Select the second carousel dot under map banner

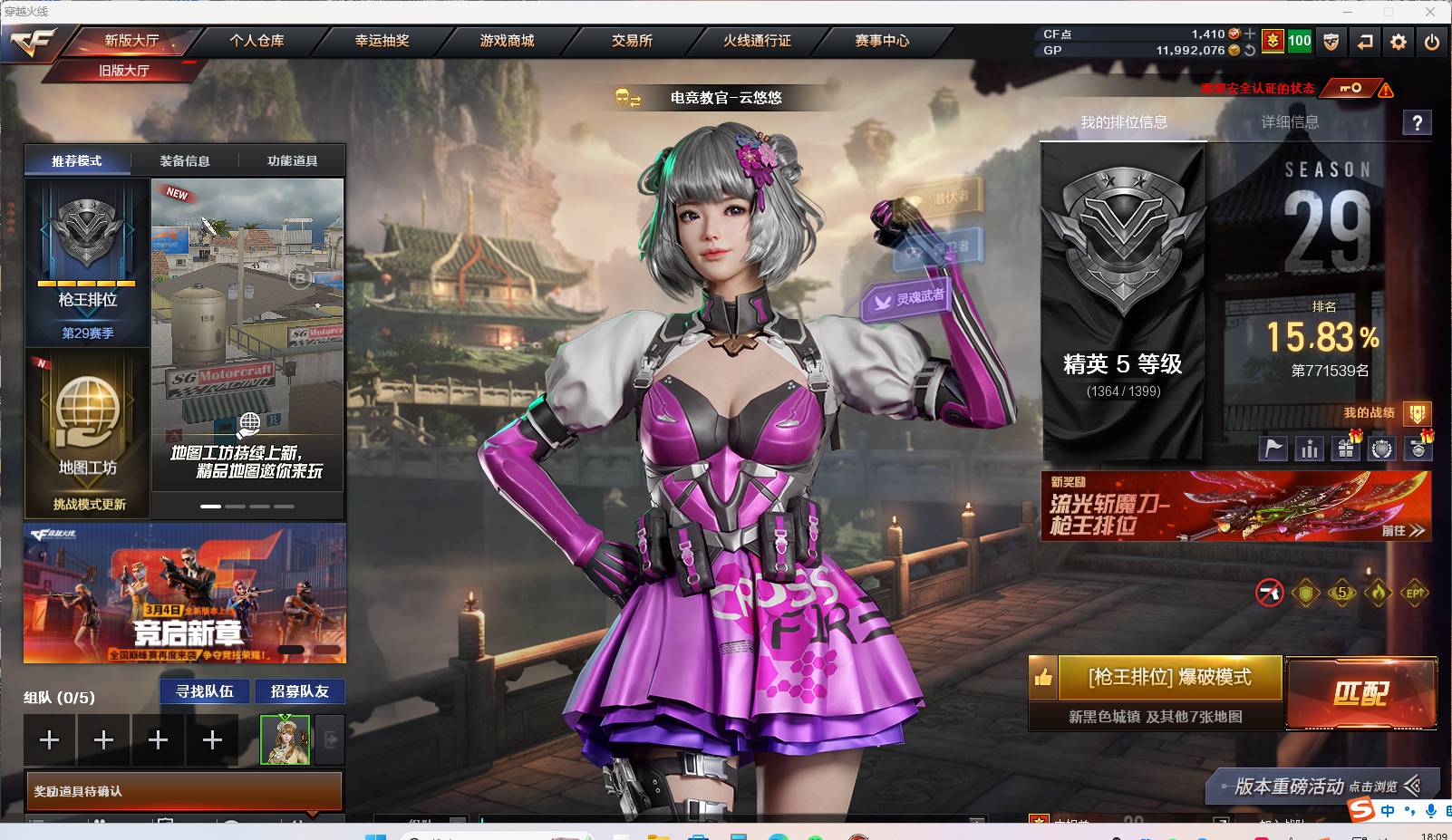point(234,508)
